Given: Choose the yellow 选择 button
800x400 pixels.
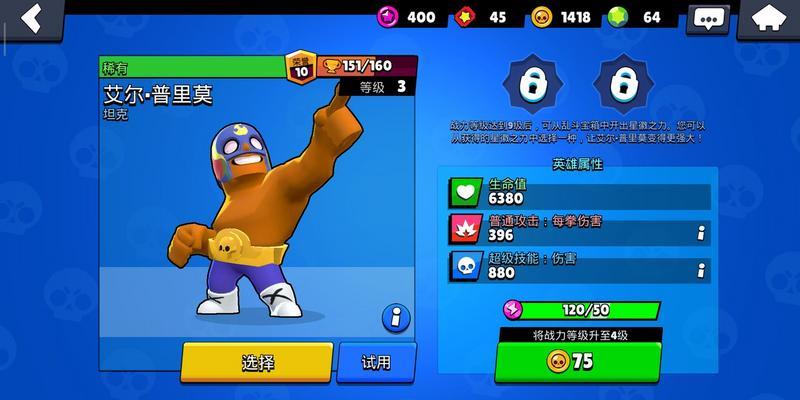Looking at the screenshot, I should click(256, 362).
